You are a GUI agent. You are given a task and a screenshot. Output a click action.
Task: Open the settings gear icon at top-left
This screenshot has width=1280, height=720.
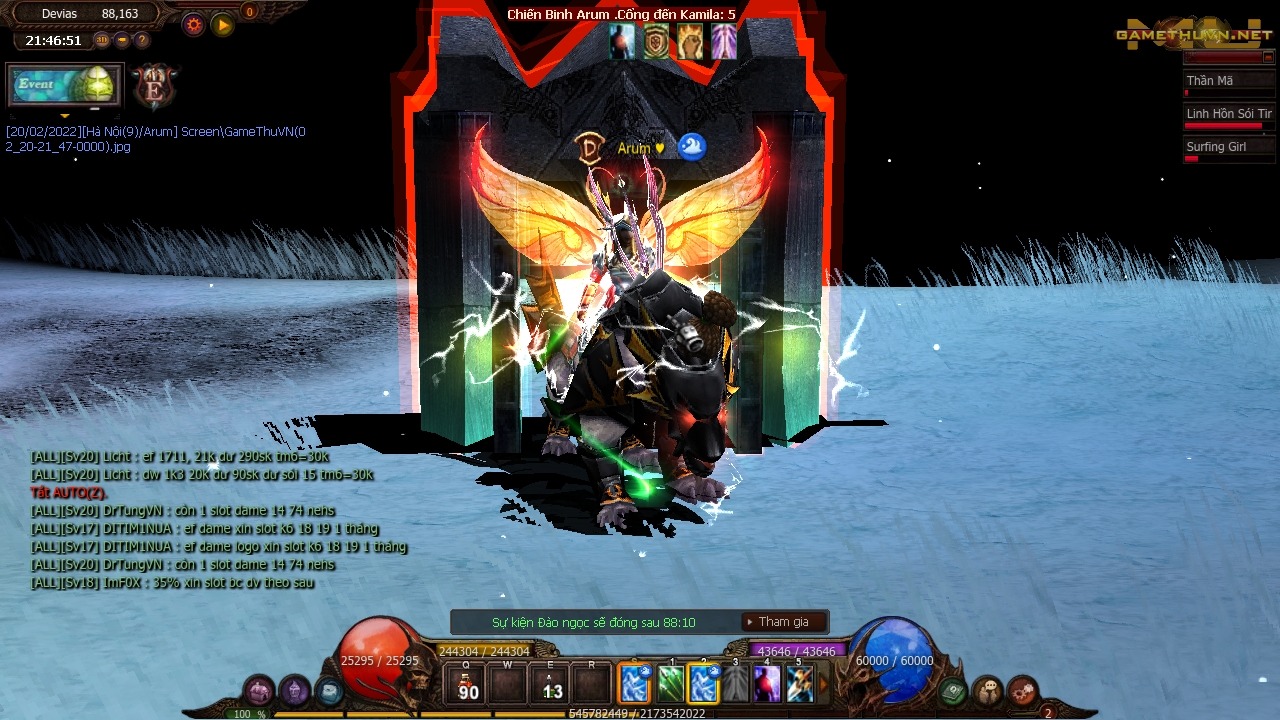(x=193, y=24)
